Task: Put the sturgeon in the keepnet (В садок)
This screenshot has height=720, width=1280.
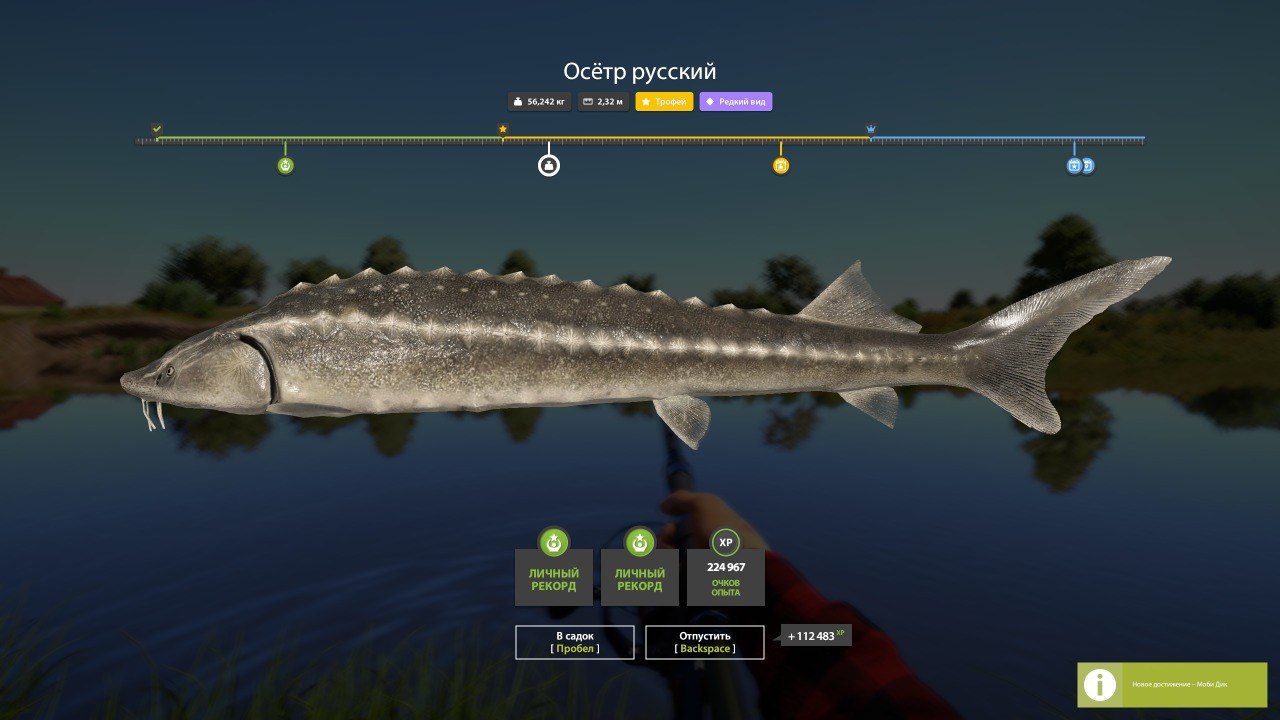Action: pyautogui.click(x=574, y=642)
